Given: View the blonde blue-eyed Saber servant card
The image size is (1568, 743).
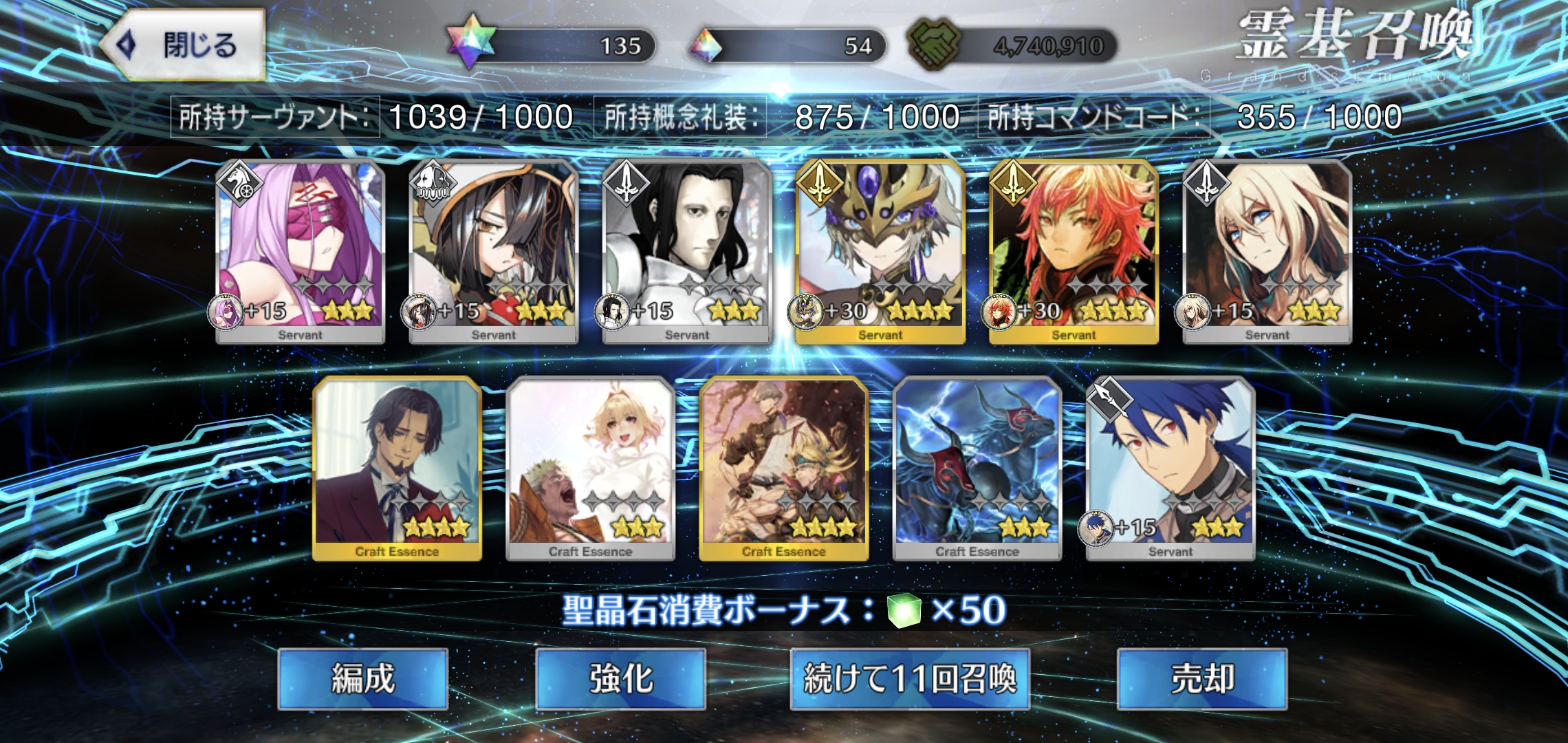Looking at the screenshot, I should tap(1267, 252).
